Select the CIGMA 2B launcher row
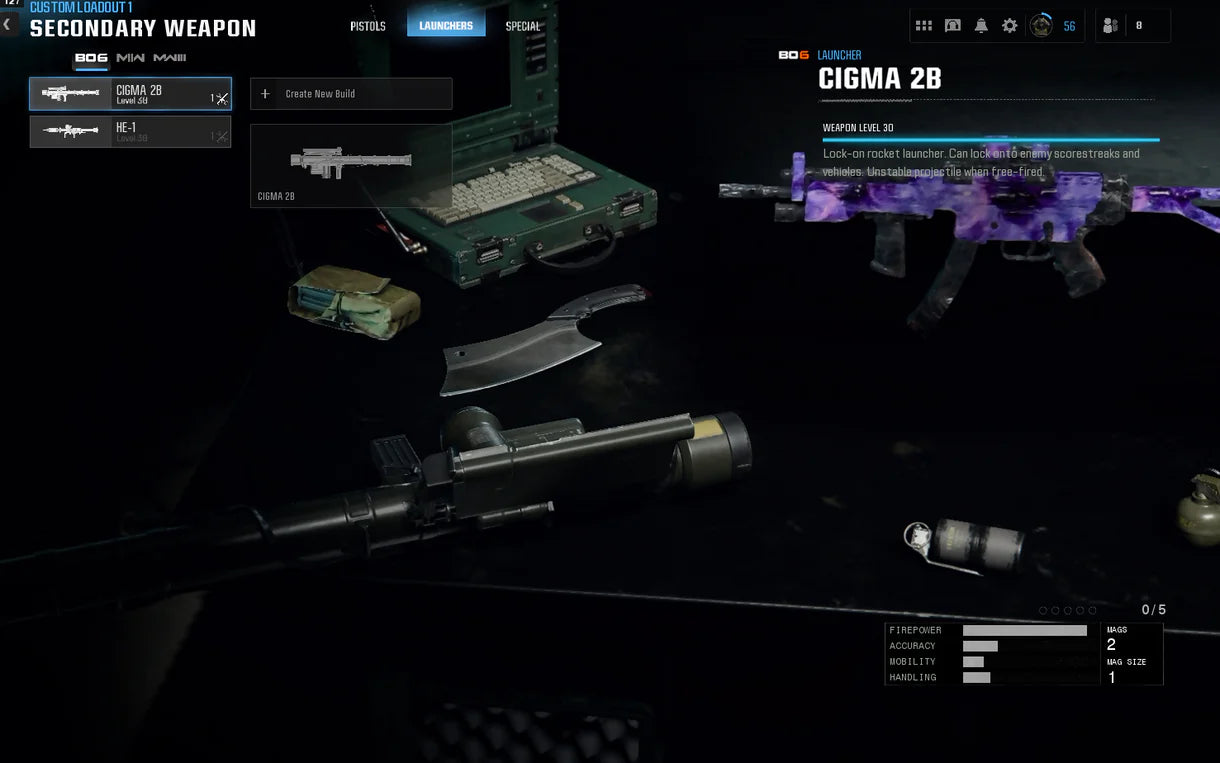Viewport: 1220px width, 763px height. (130, 94)
